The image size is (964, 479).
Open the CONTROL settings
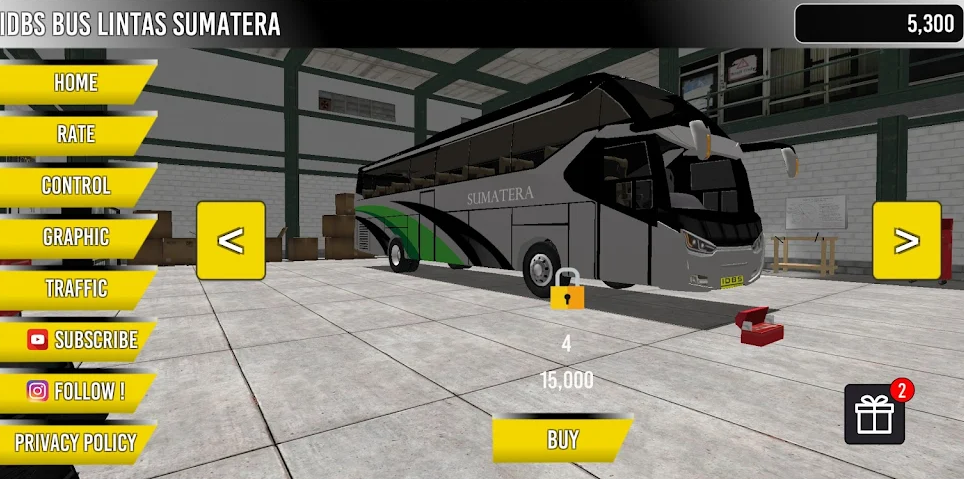tap(76, 186)
